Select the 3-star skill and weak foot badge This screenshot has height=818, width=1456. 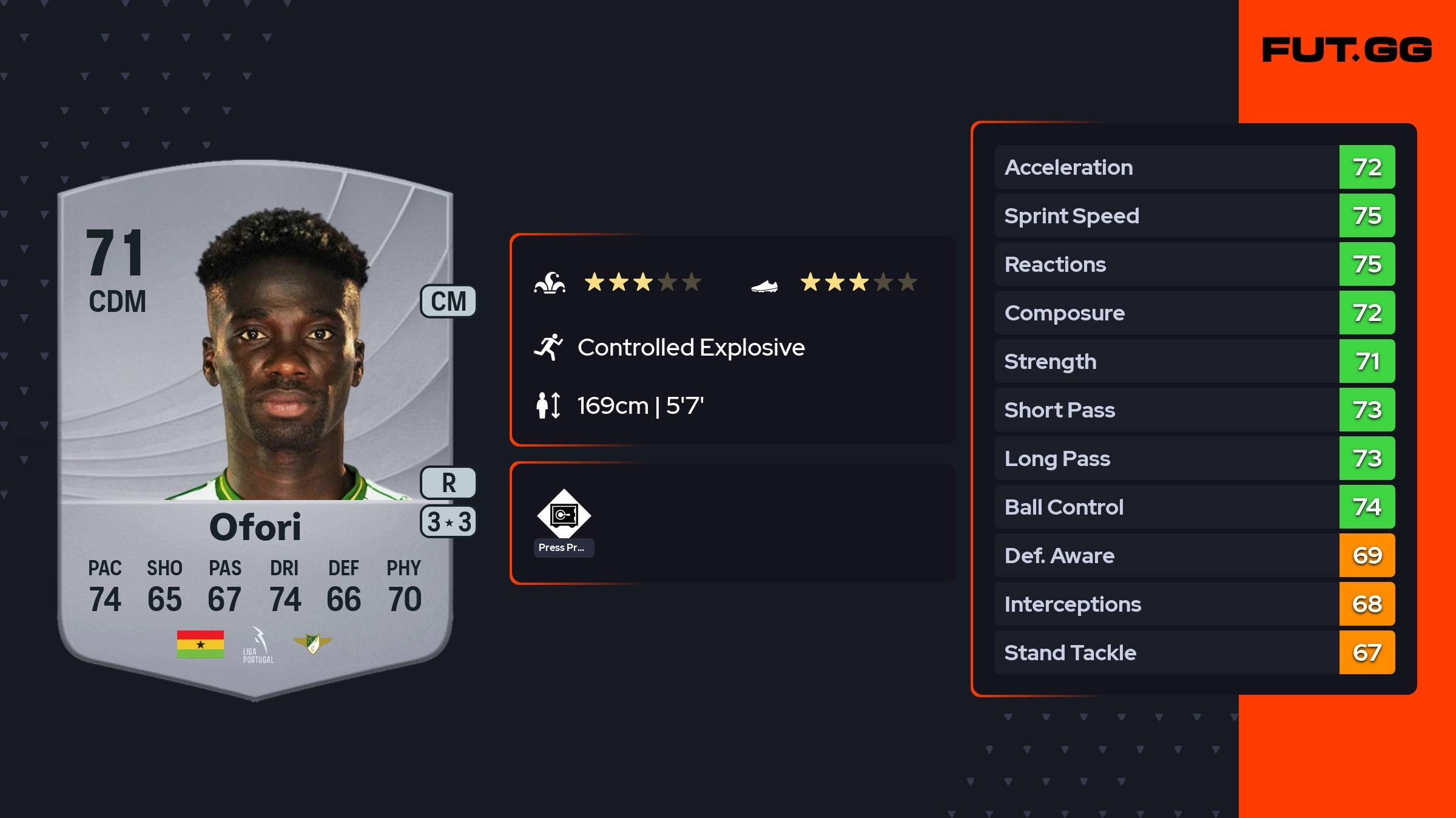[448, 522]
